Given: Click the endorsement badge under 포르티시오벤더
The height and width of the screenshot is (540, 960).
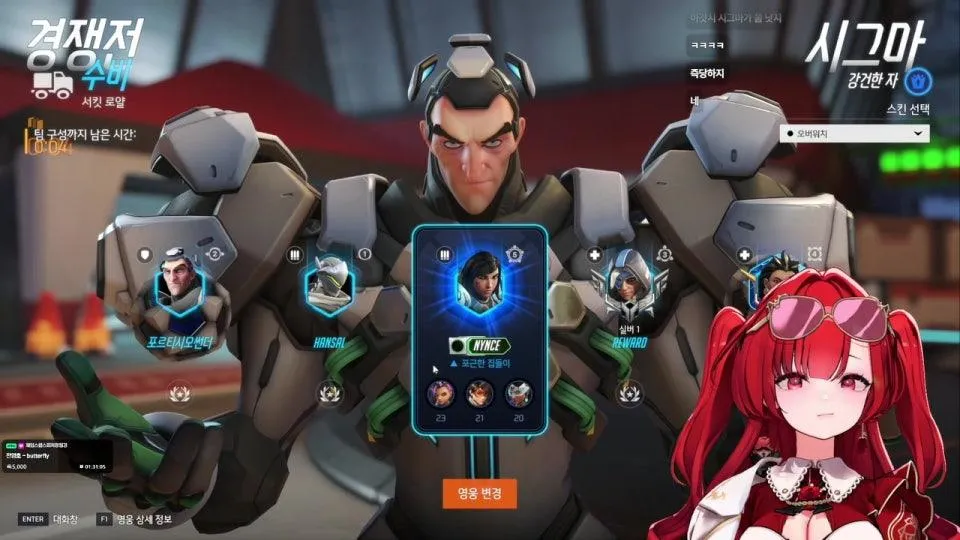Looking at the screenshot, I should (x=182, y=392).
